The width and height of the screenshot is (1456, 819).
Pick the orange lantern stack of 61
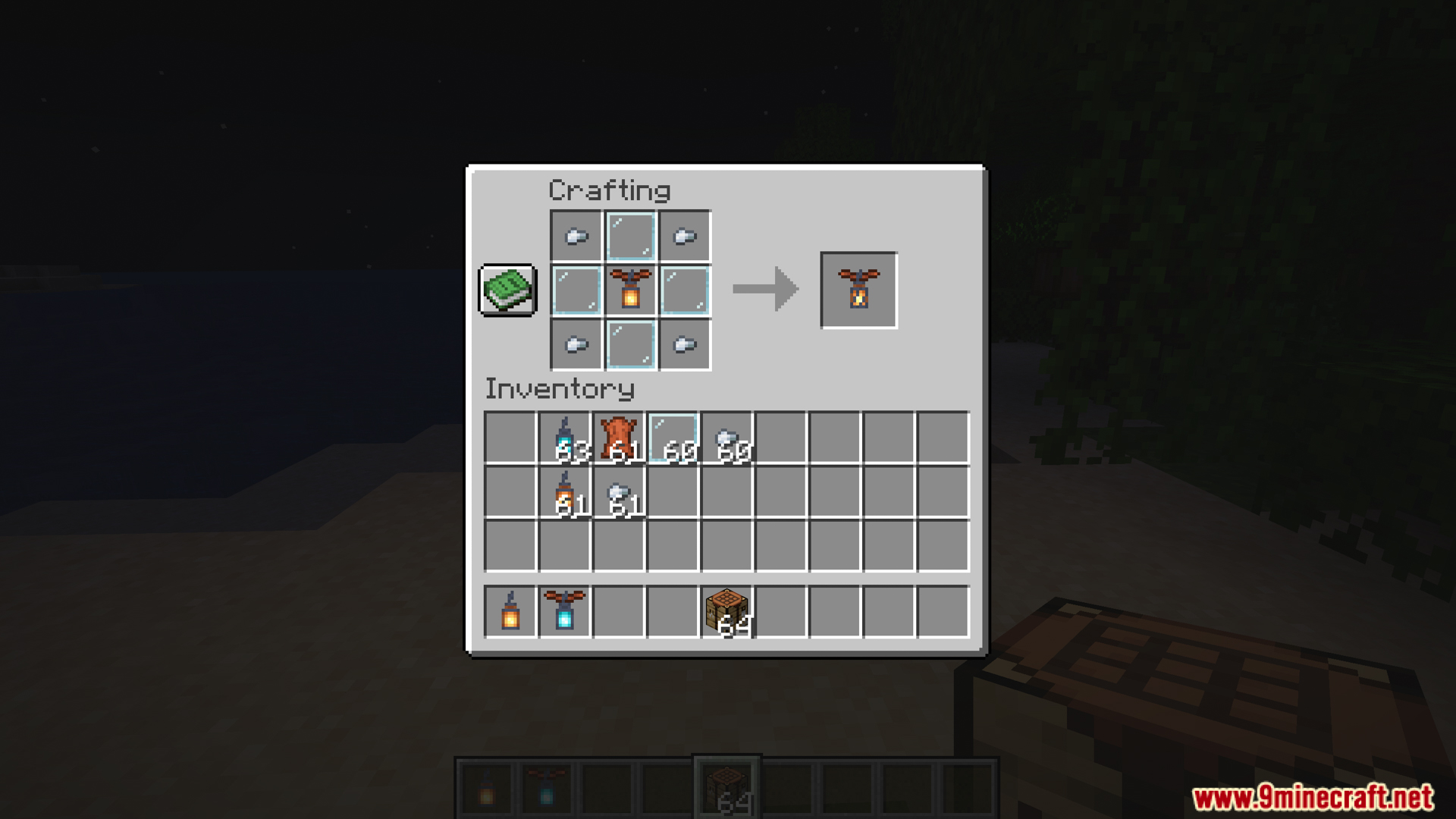click(565, 493)
